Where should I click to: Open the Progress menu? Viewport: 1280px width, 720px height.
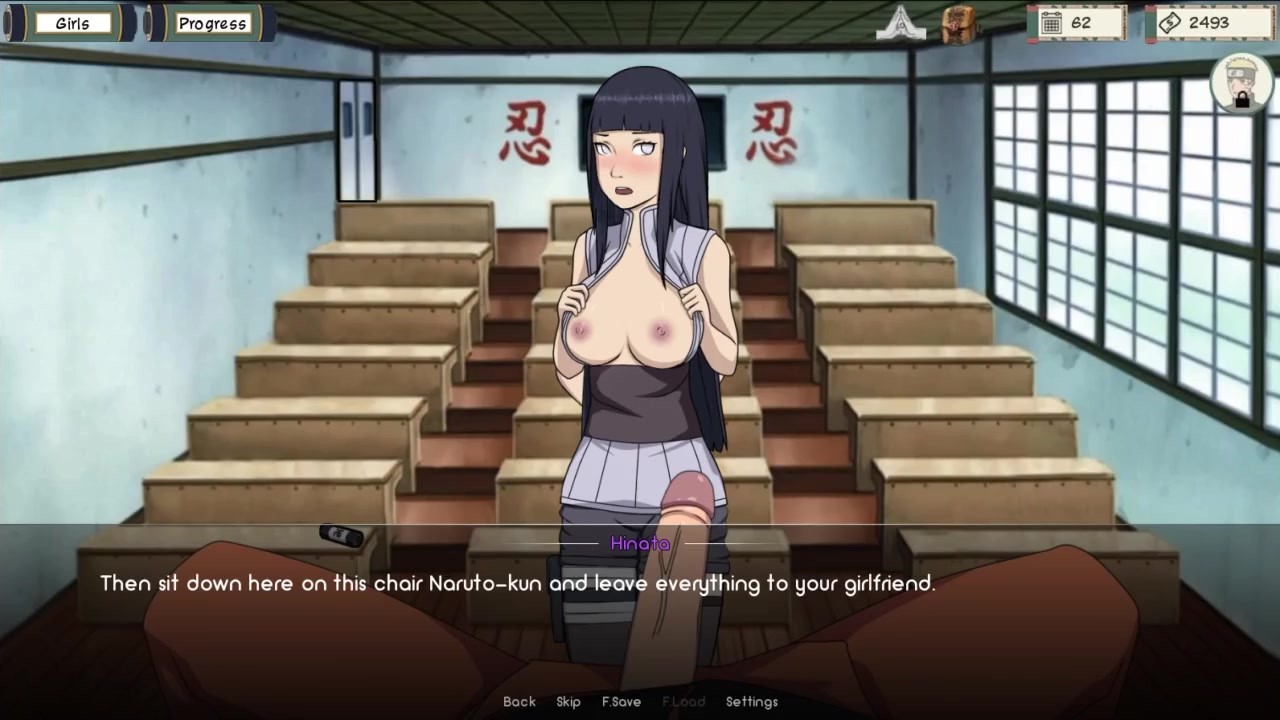pyautogui.click(x=212, y=23)
